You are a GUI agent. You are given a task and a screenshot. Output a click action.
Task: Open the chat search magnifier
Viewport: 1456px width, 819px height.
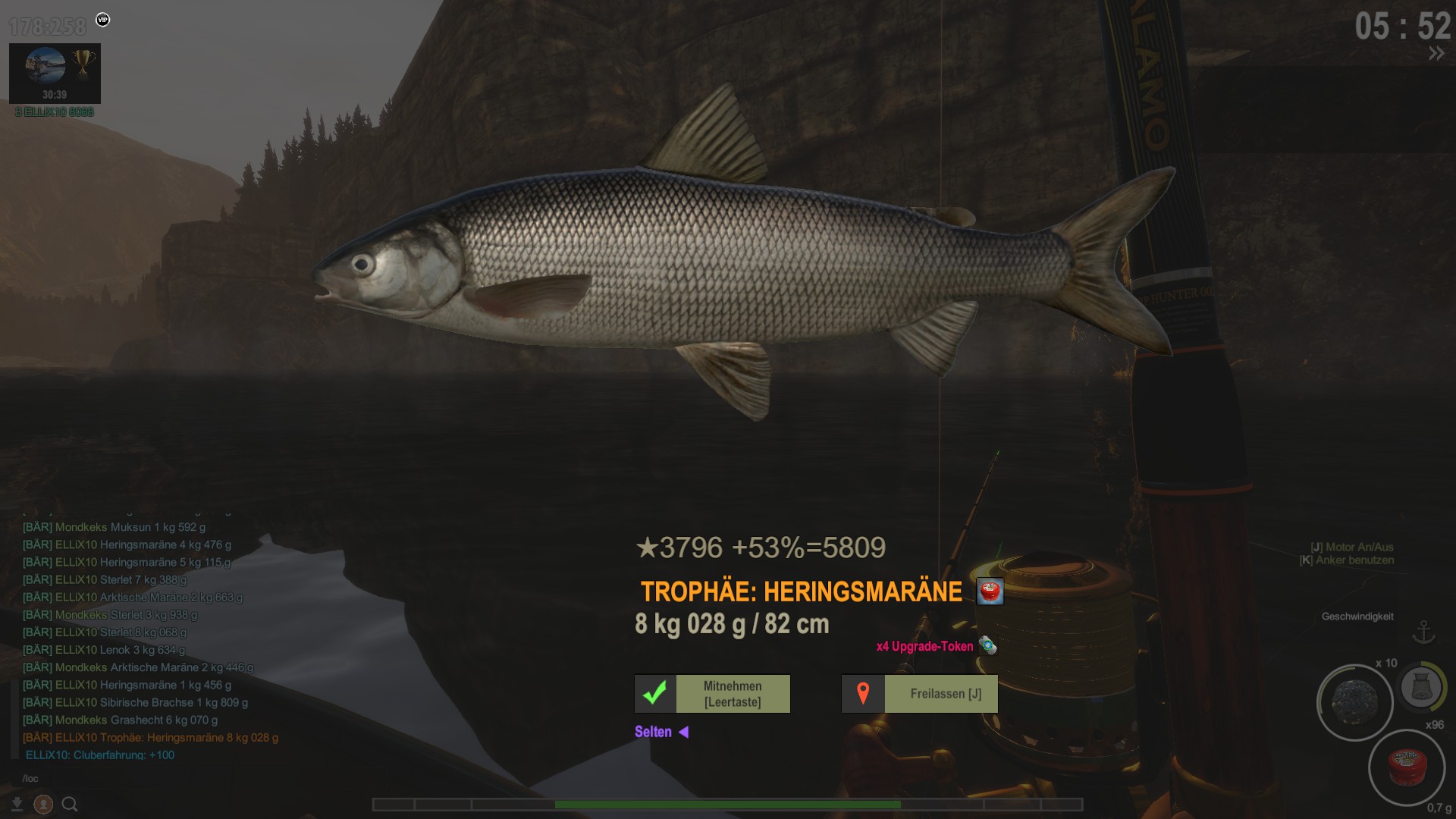70,805
